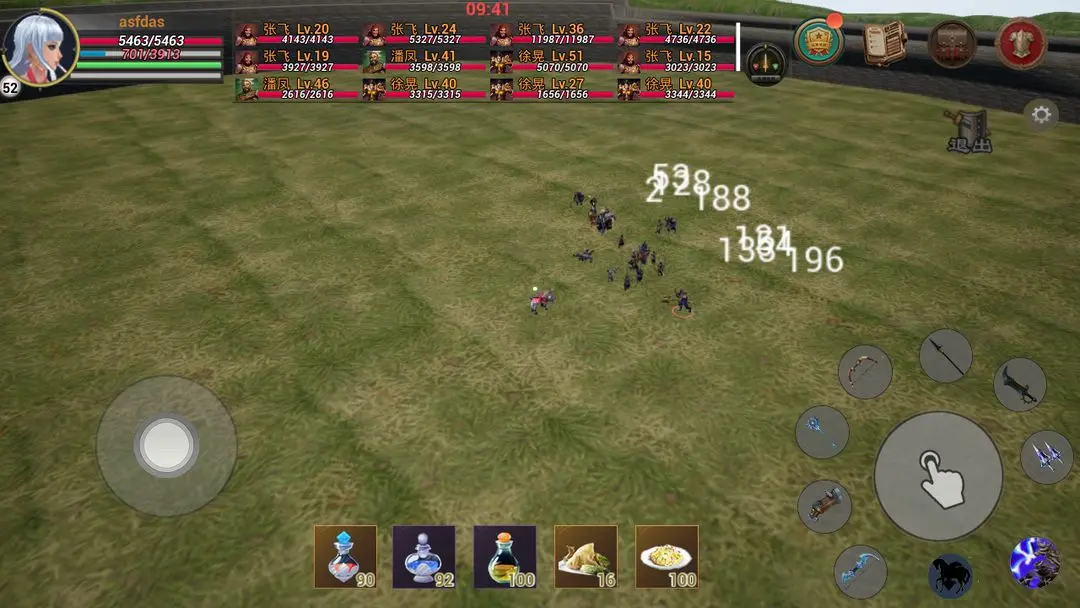Image resolution: width=1080 pixels, height=608 pixels.
Task: Open the quest book icon
Action: tap(884, 42)
